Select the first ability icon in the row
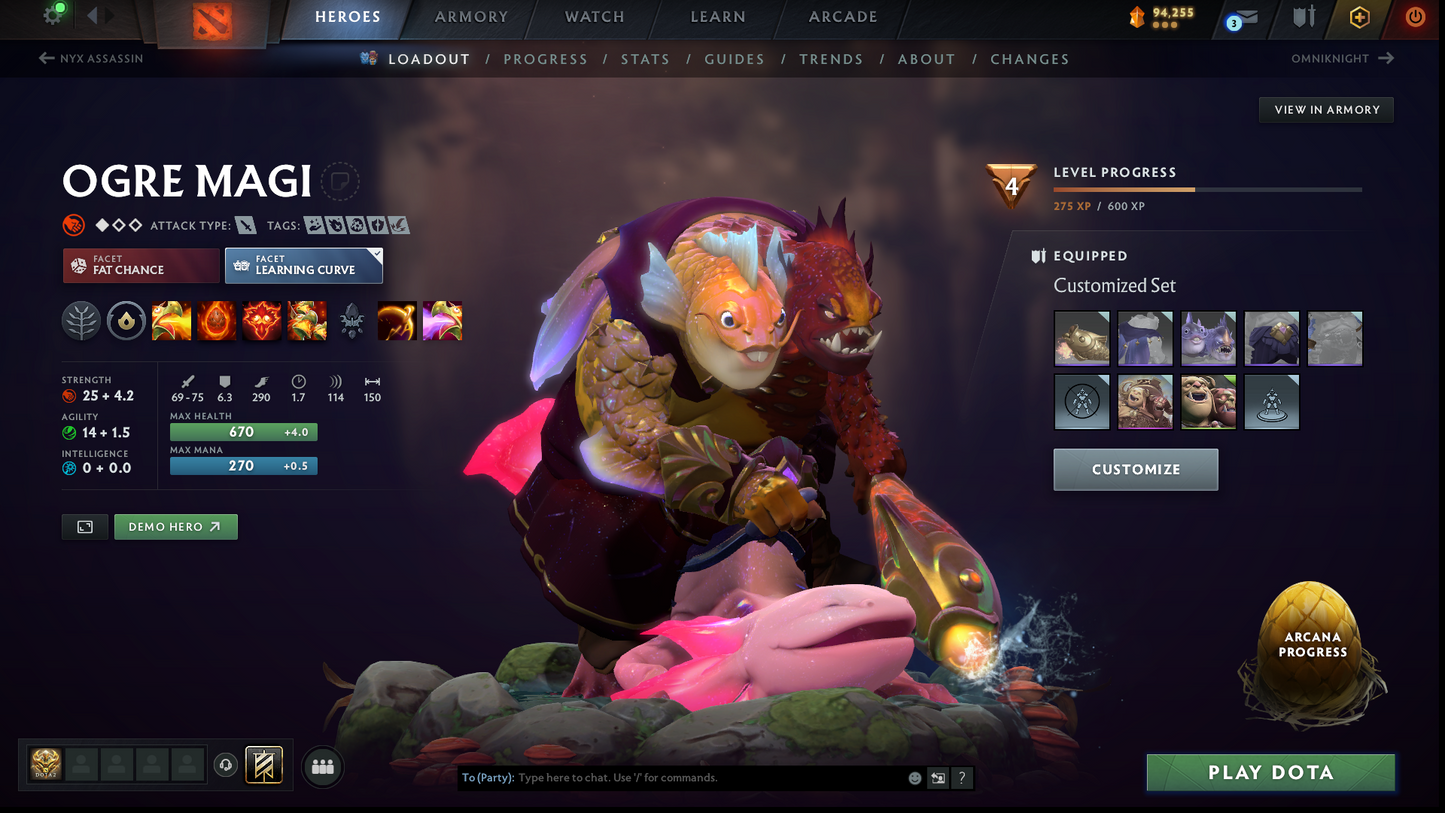The image size is (1445, 813). click(x=171, y=321)
